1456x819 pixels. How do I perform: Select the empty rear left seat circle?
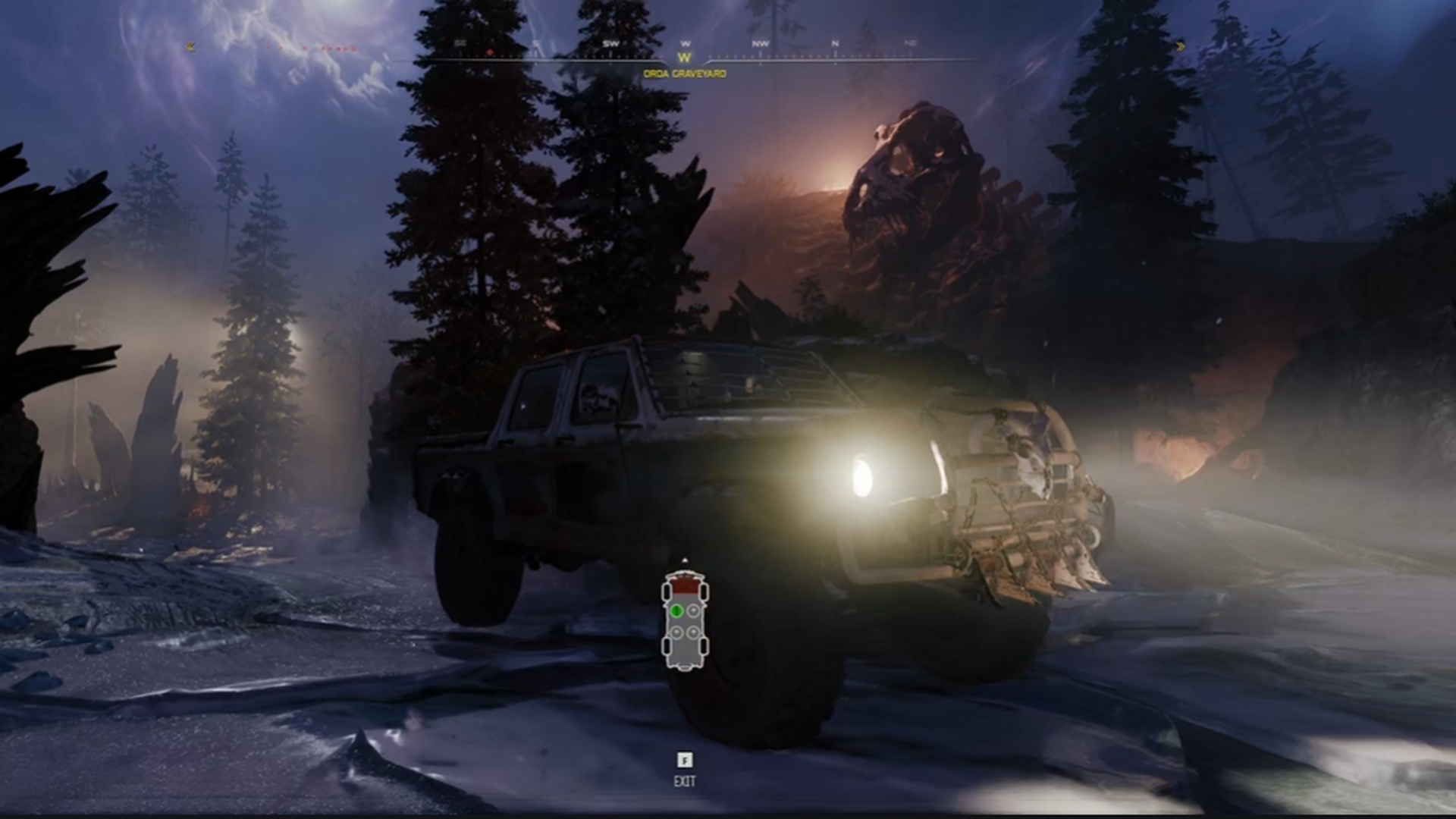676,632
